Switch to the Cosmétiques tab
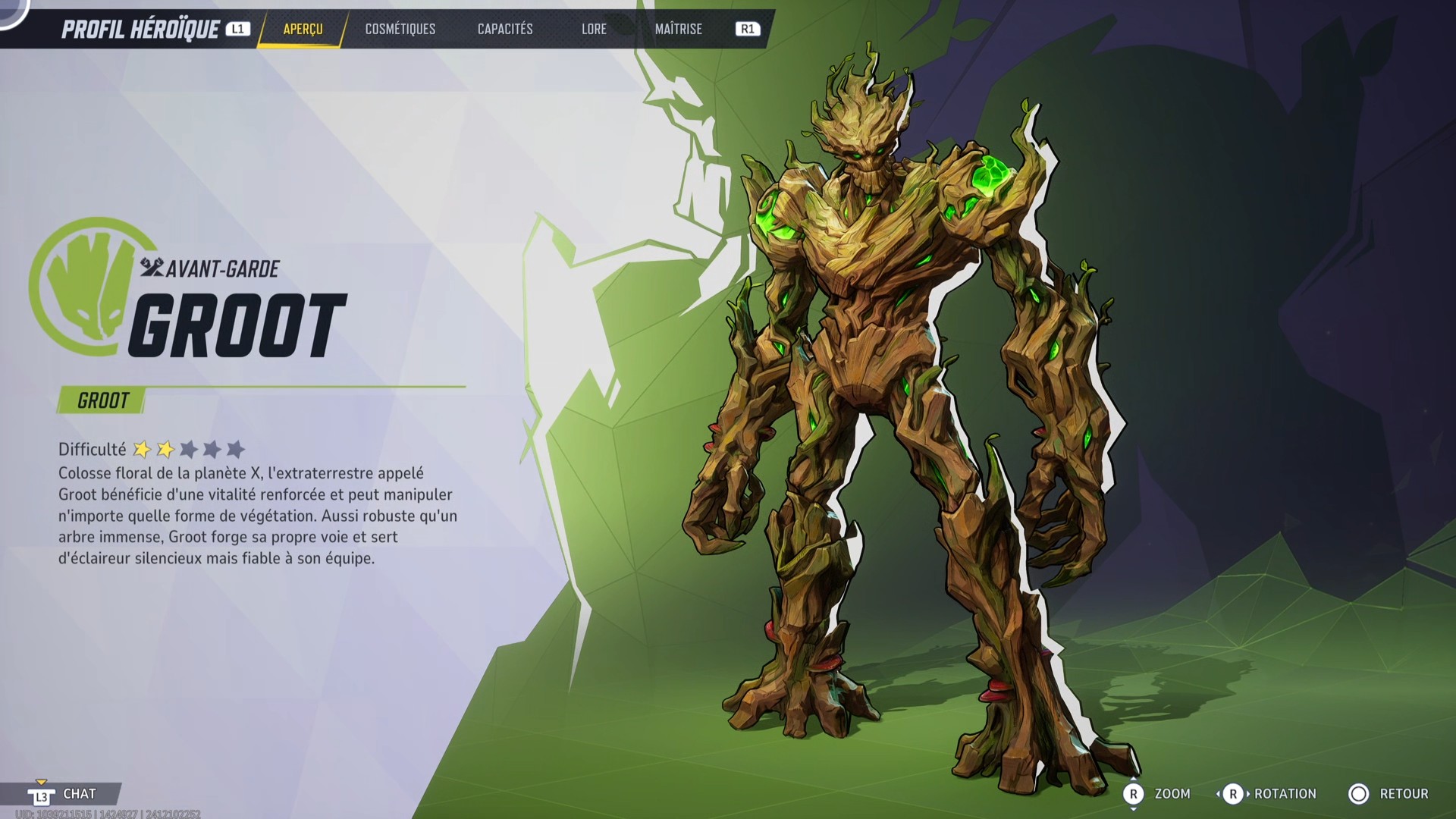Viewport: 1456px width, 819px height. pos(400,29)
